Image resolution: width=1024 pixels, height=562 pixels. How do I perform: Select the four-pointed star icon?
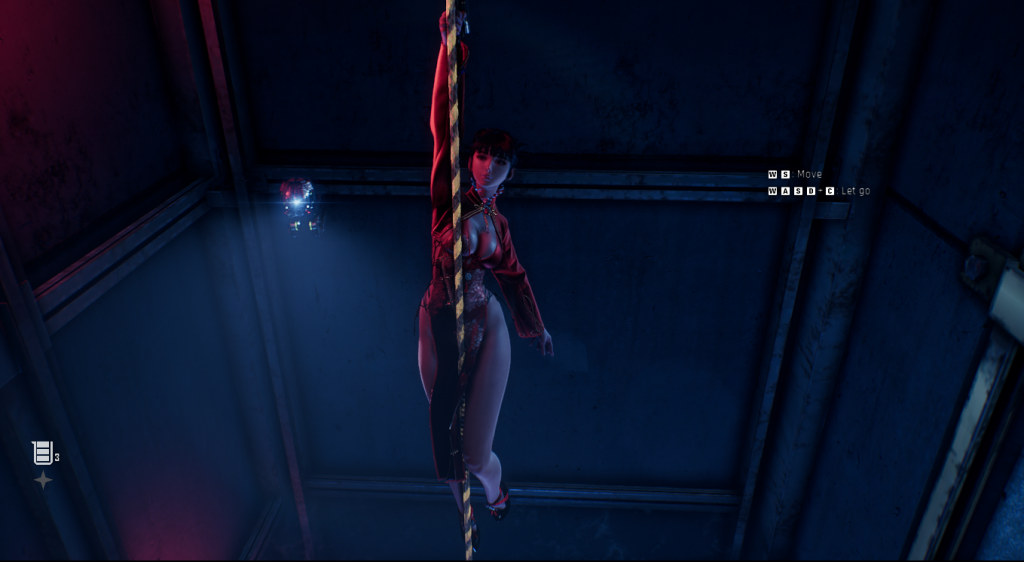click(43, 481)
